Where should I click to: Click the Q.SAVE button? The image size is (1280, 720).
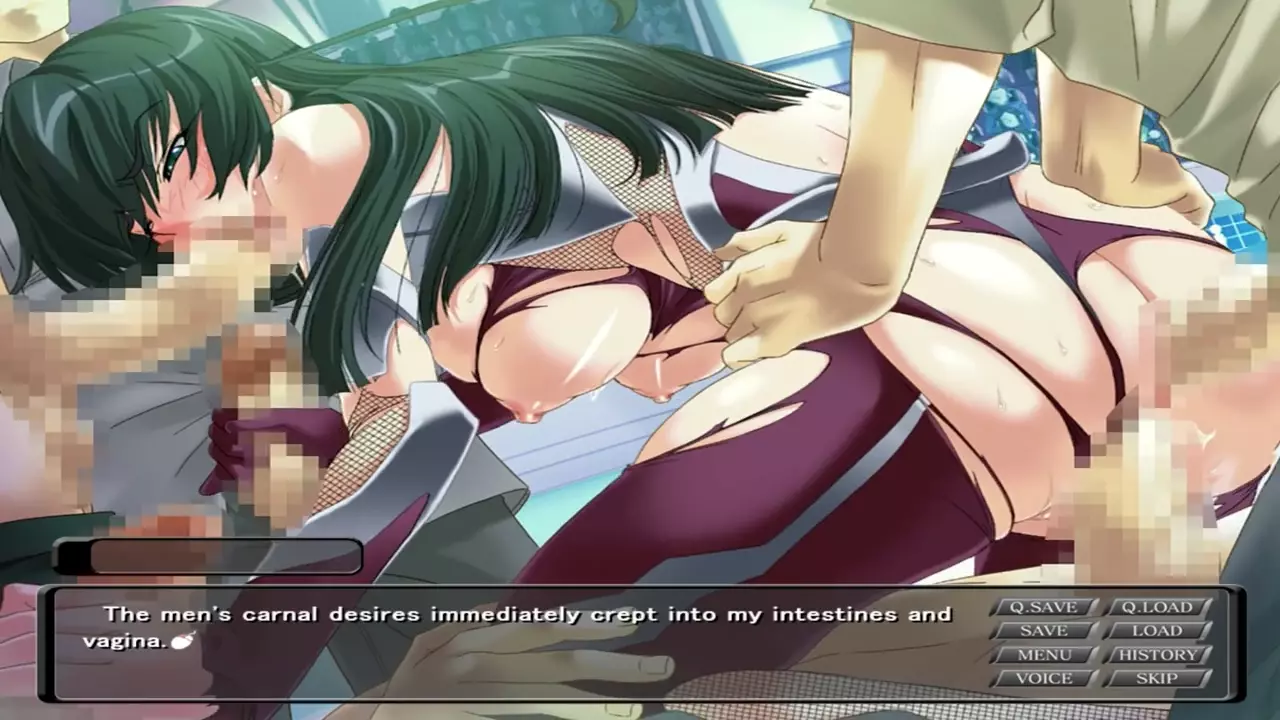coord(1043,607)
